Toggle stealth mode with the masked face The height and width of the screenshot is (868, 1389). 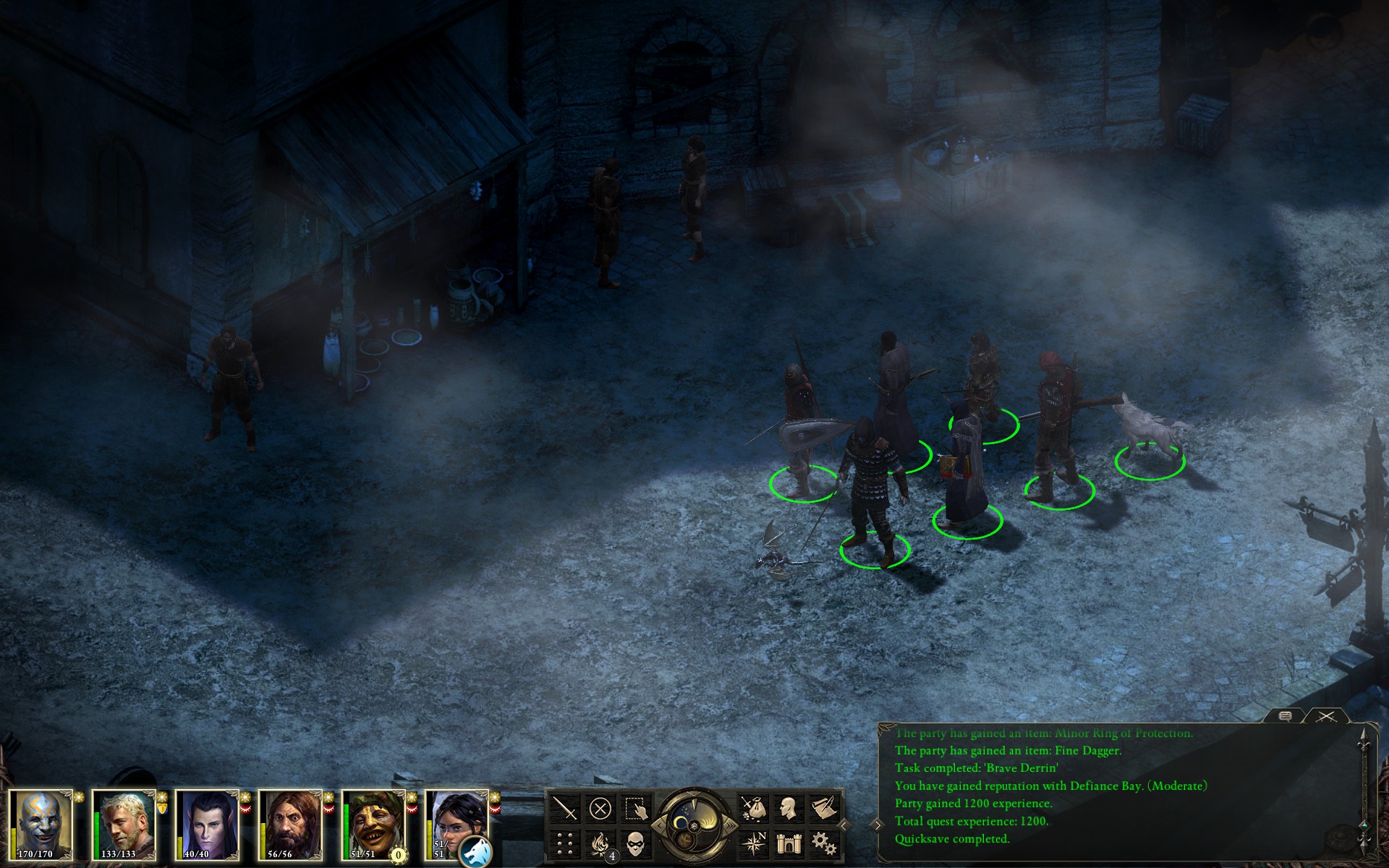[634, 843]
